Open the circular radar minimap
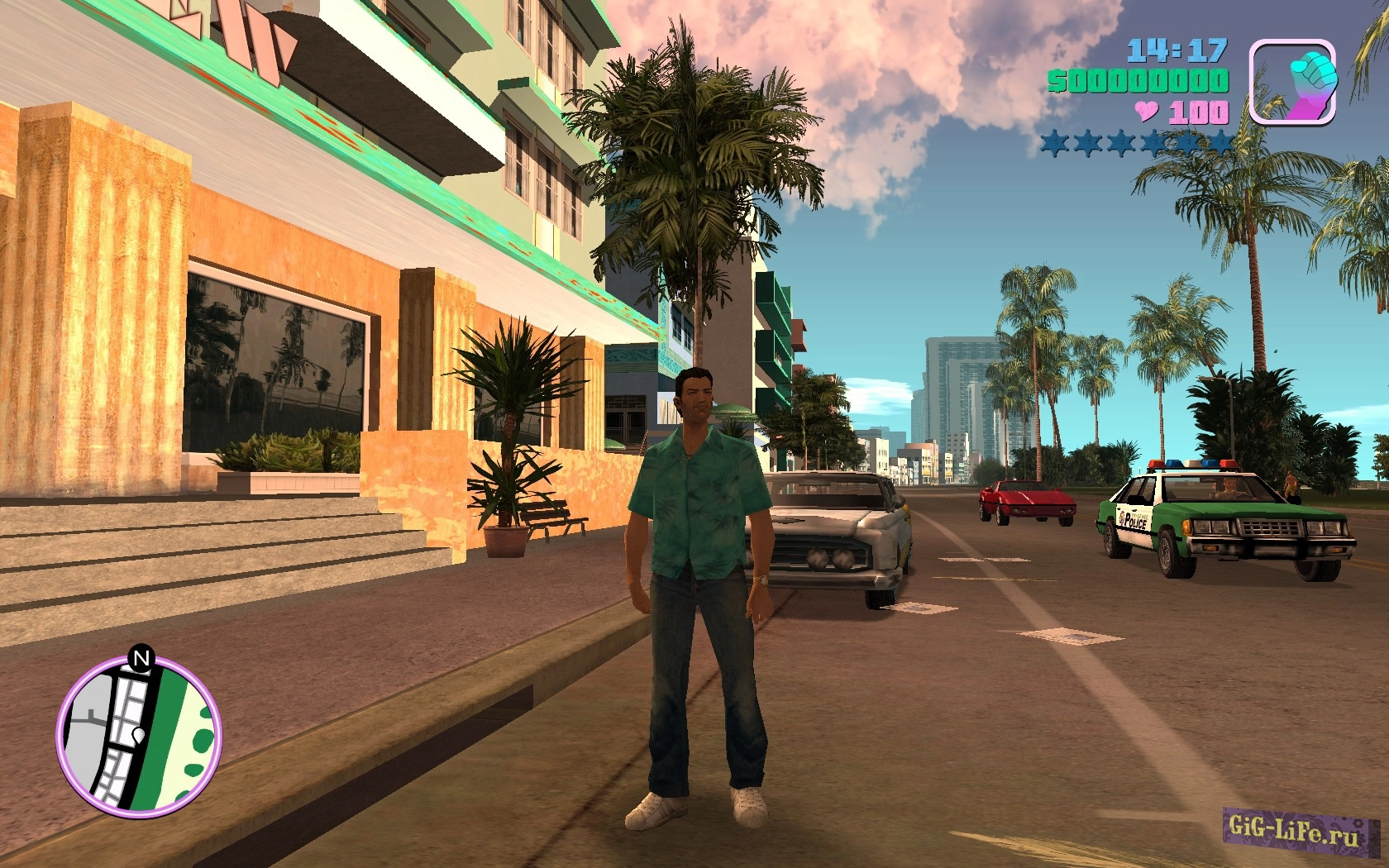The image size is (1389, 868). (x=139, y=736)
